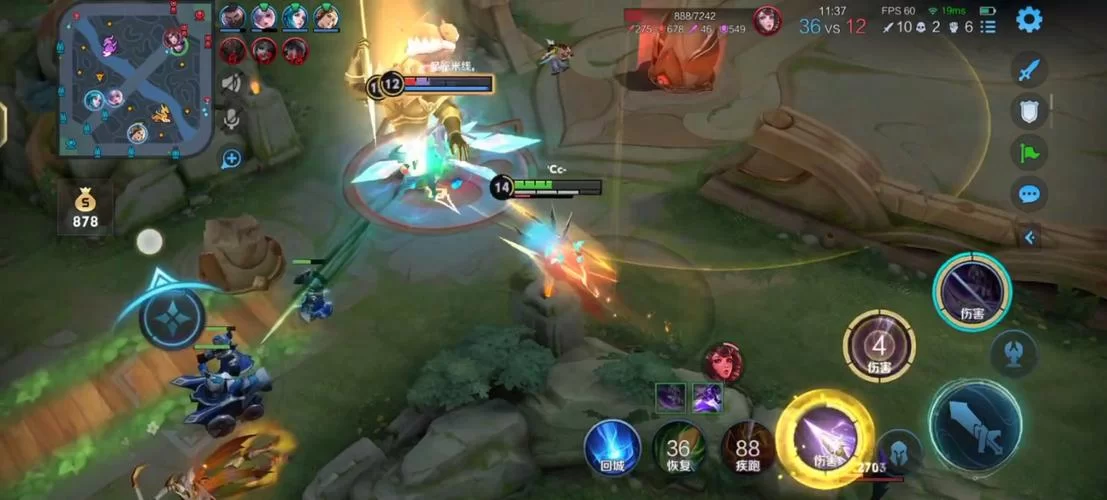Click the blue plus chat bubble button
This screenshot has width=1107, height=500.
[232, 158]
